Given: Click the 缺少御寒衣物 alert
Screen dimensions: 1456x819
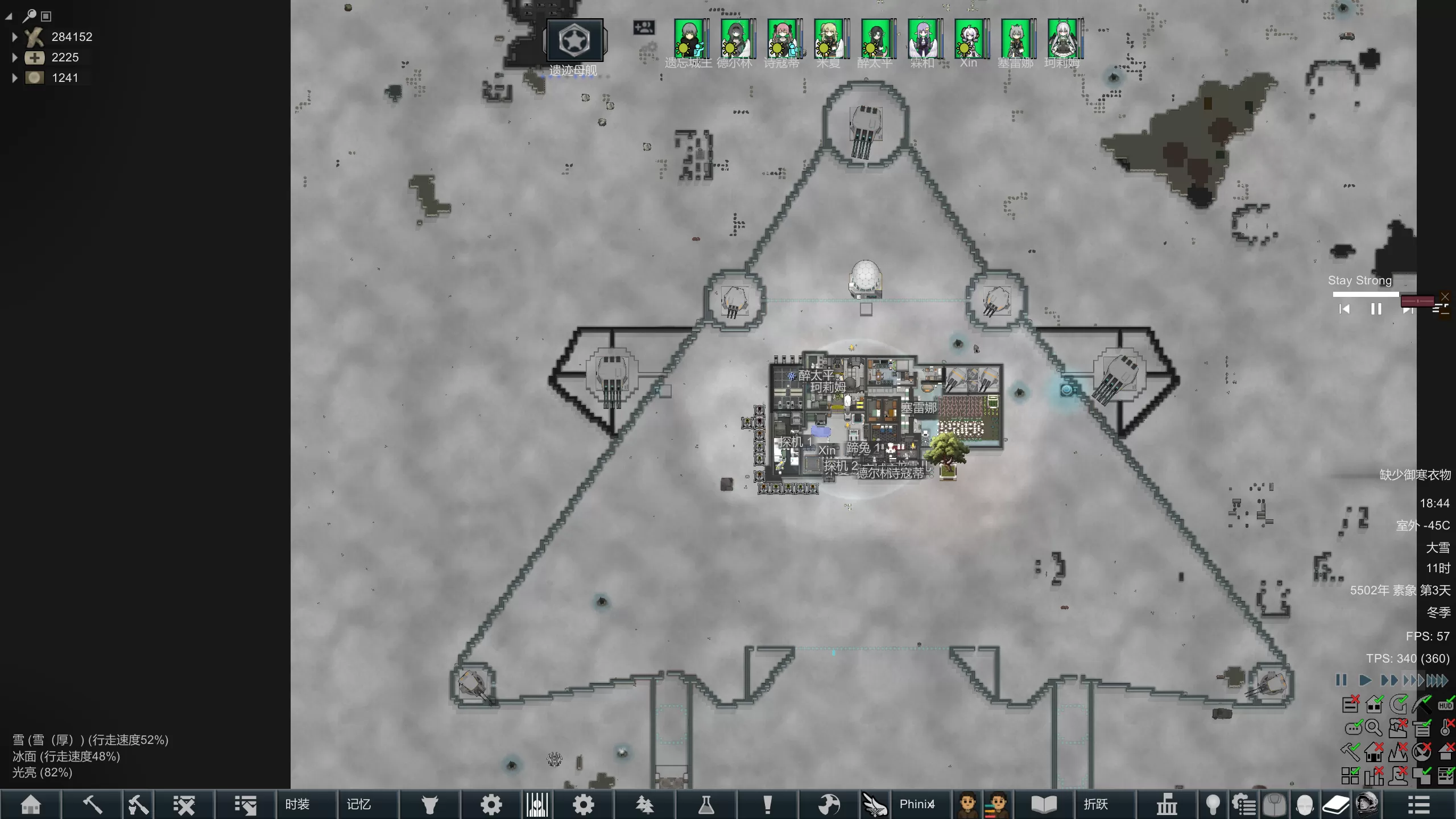Looking at the screenshot, I should click(x=1414, y=475).
